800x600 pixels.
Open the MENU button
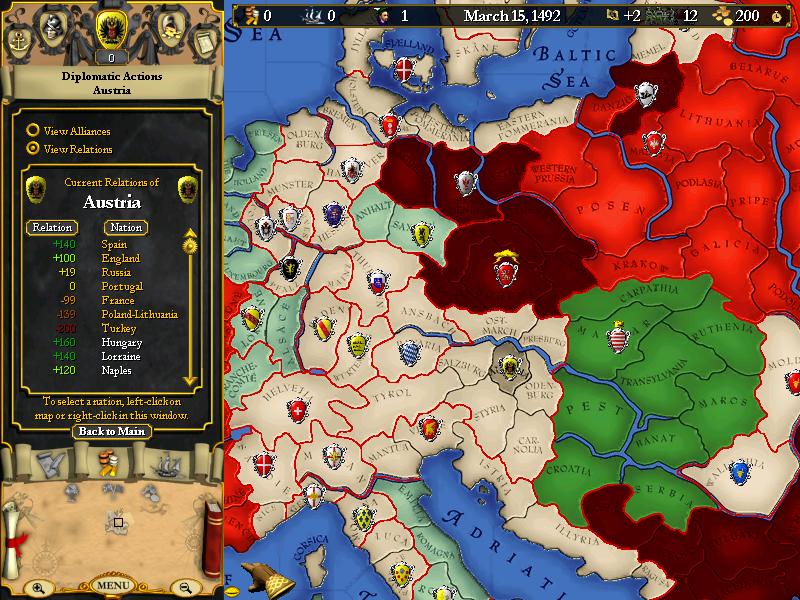(111, 585)
